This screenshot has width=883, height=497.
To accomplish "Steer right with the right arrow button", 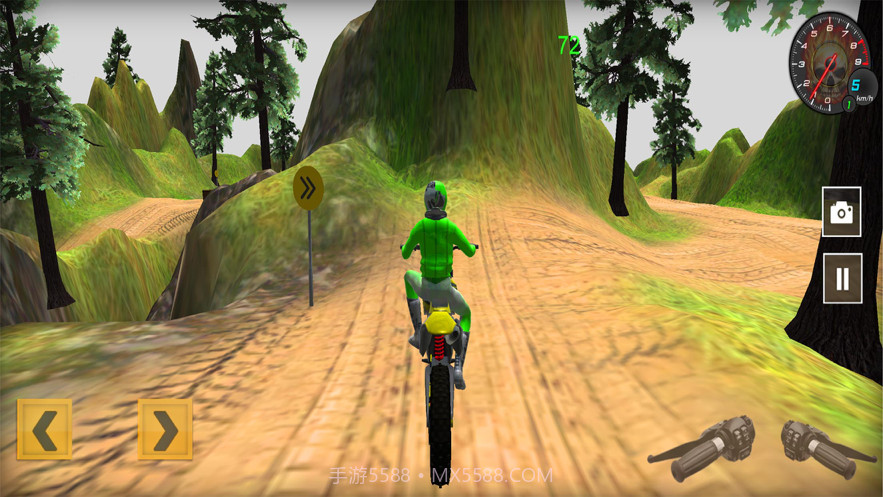I will (x=165, y=430).
